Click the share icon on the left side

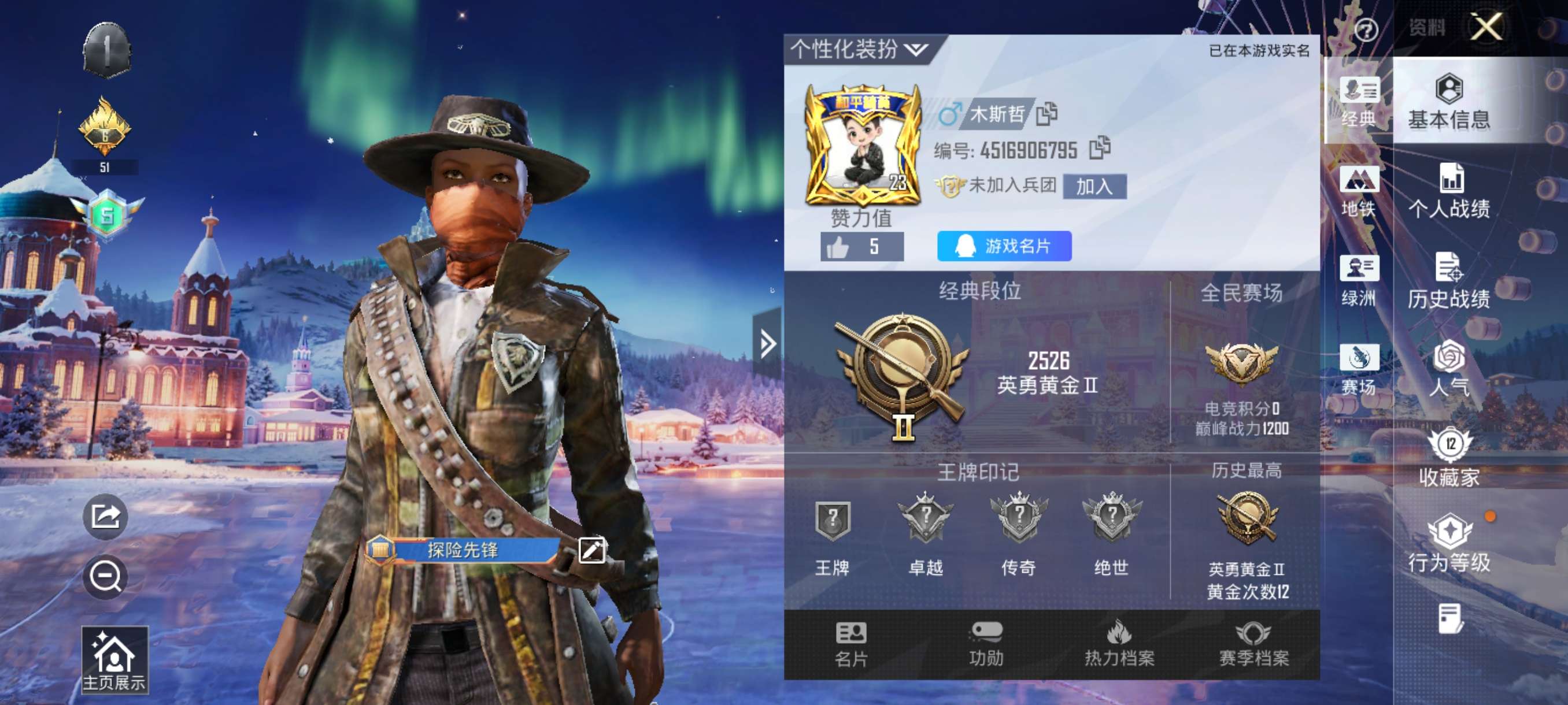click(105, 518)
